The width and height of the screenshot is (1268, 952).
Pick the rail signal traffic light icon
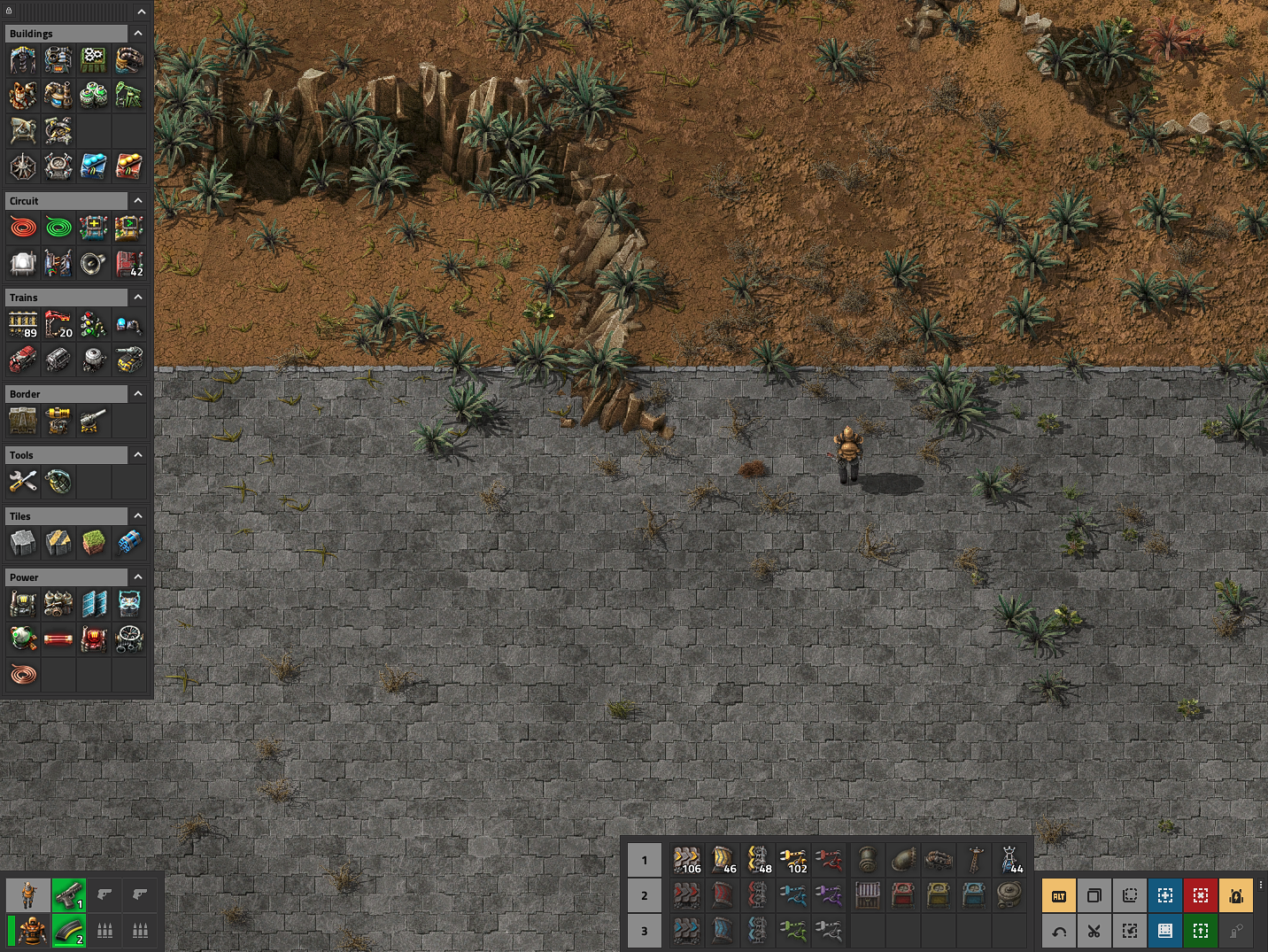[x=93, y=325]
